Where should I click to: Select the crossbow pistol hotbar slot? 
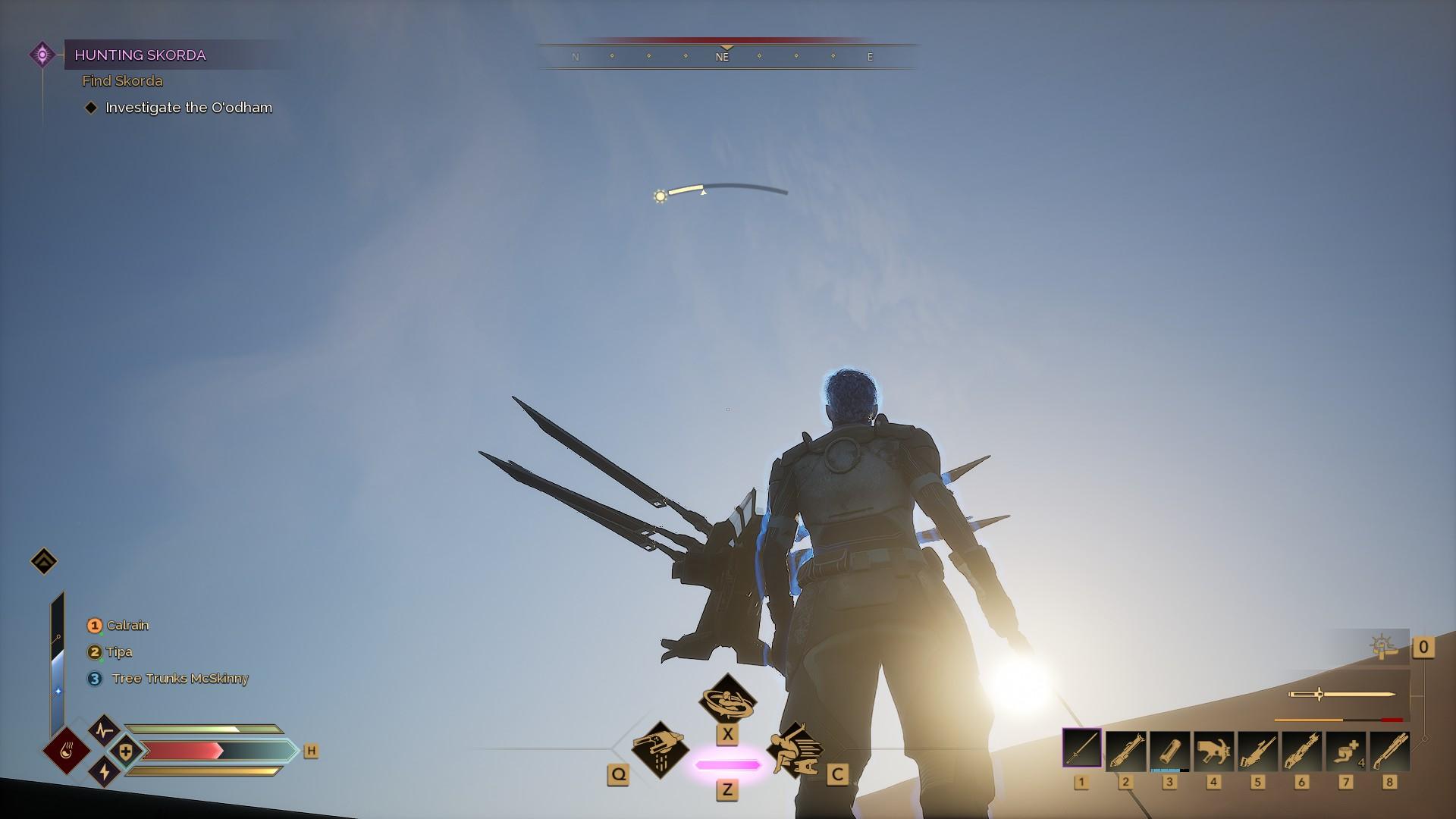pos(1213,750)
